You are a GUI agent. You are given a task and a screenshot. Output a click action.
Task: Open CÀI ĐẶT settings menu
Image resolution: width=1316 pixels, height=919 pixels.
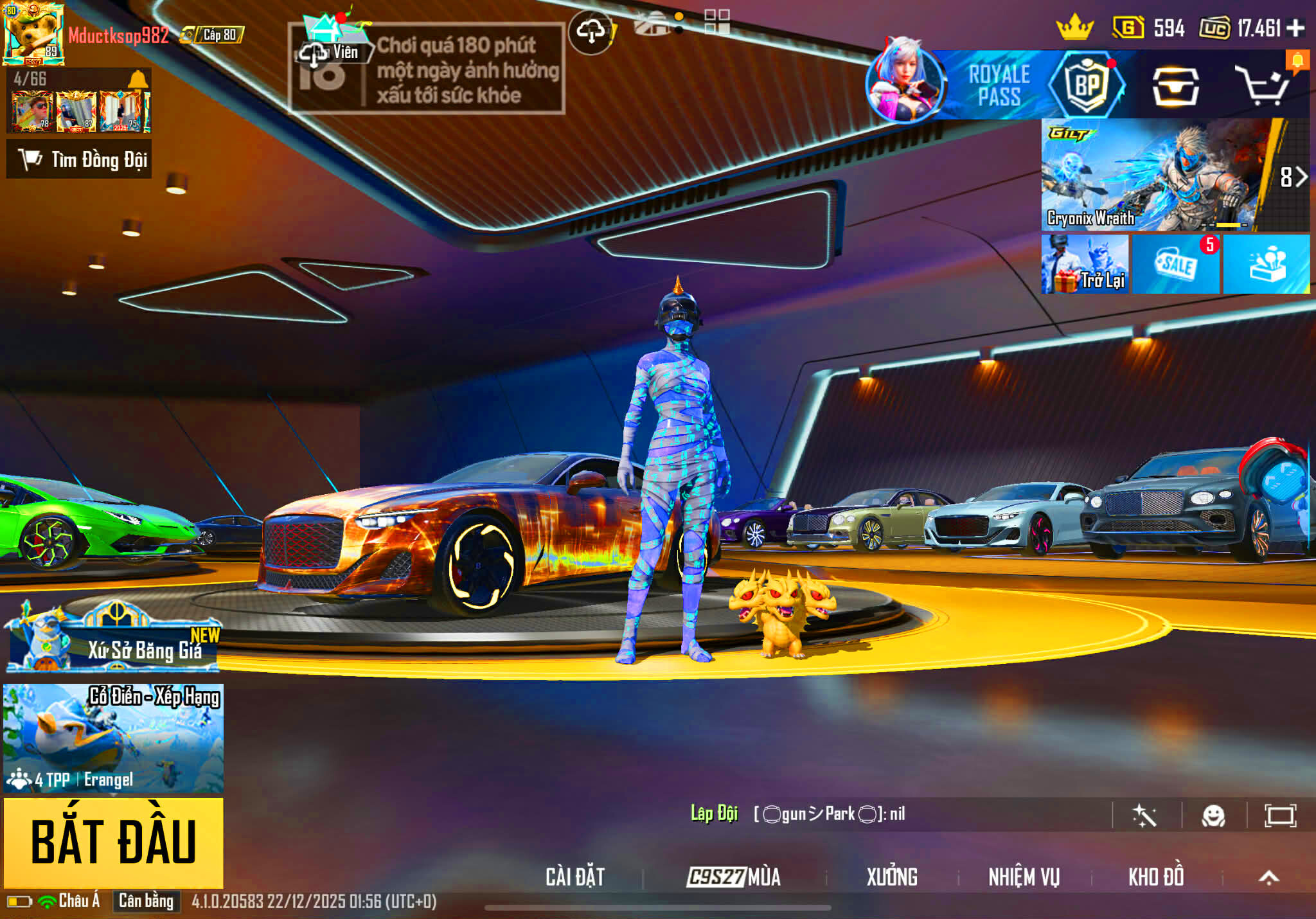tap(575, 877)
